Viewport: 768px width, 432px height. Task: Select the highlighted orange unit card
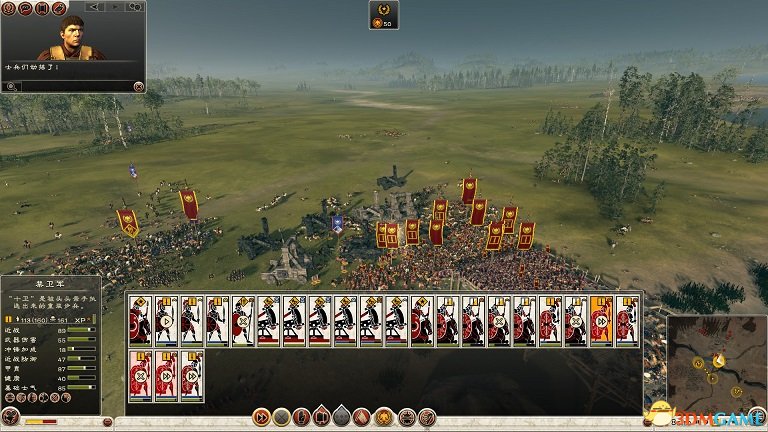[x=602, y=320]
